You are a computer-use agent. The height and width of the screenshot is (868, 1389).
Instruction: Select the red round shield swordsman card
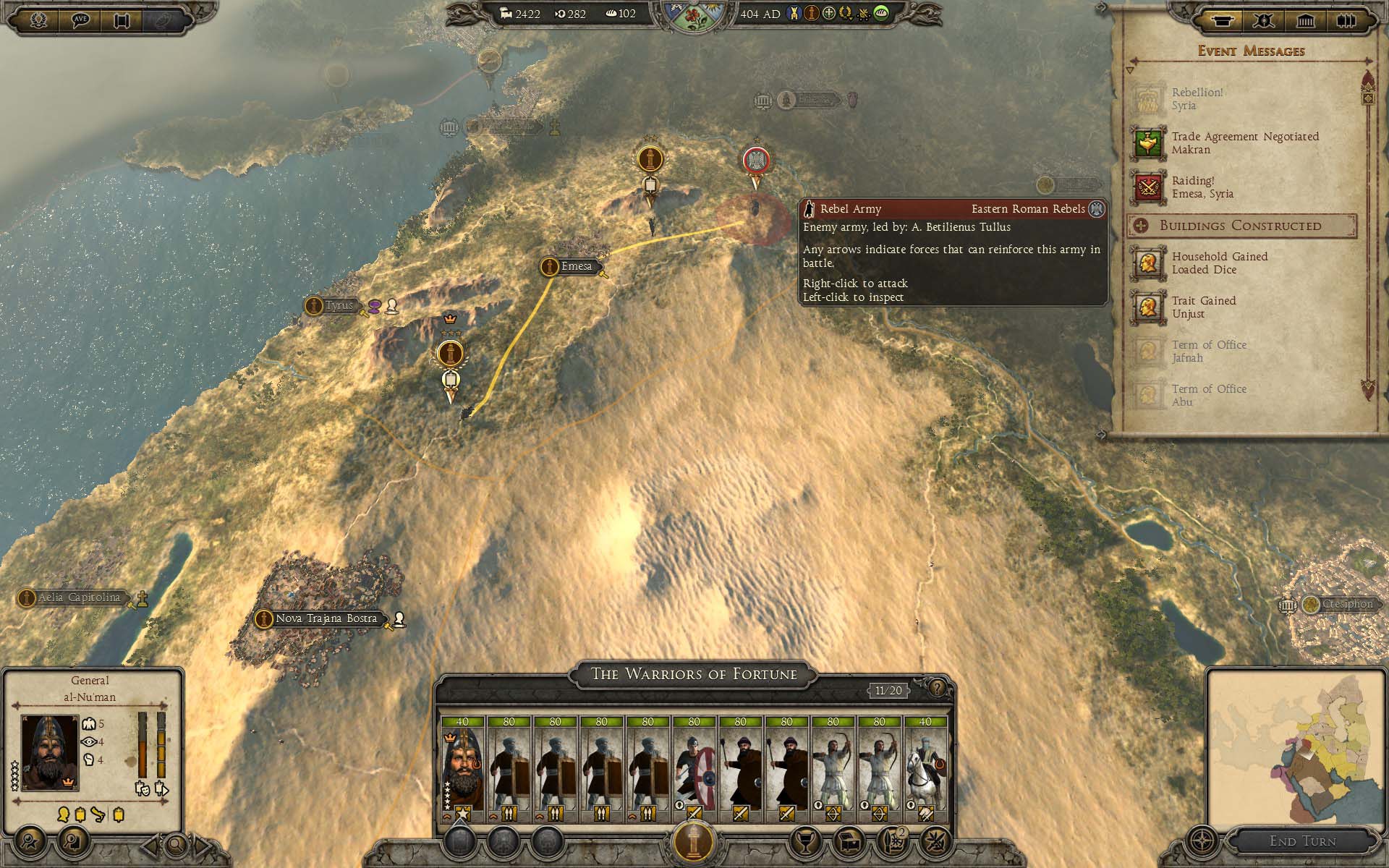pyautogui.click(x=694, y=769)
